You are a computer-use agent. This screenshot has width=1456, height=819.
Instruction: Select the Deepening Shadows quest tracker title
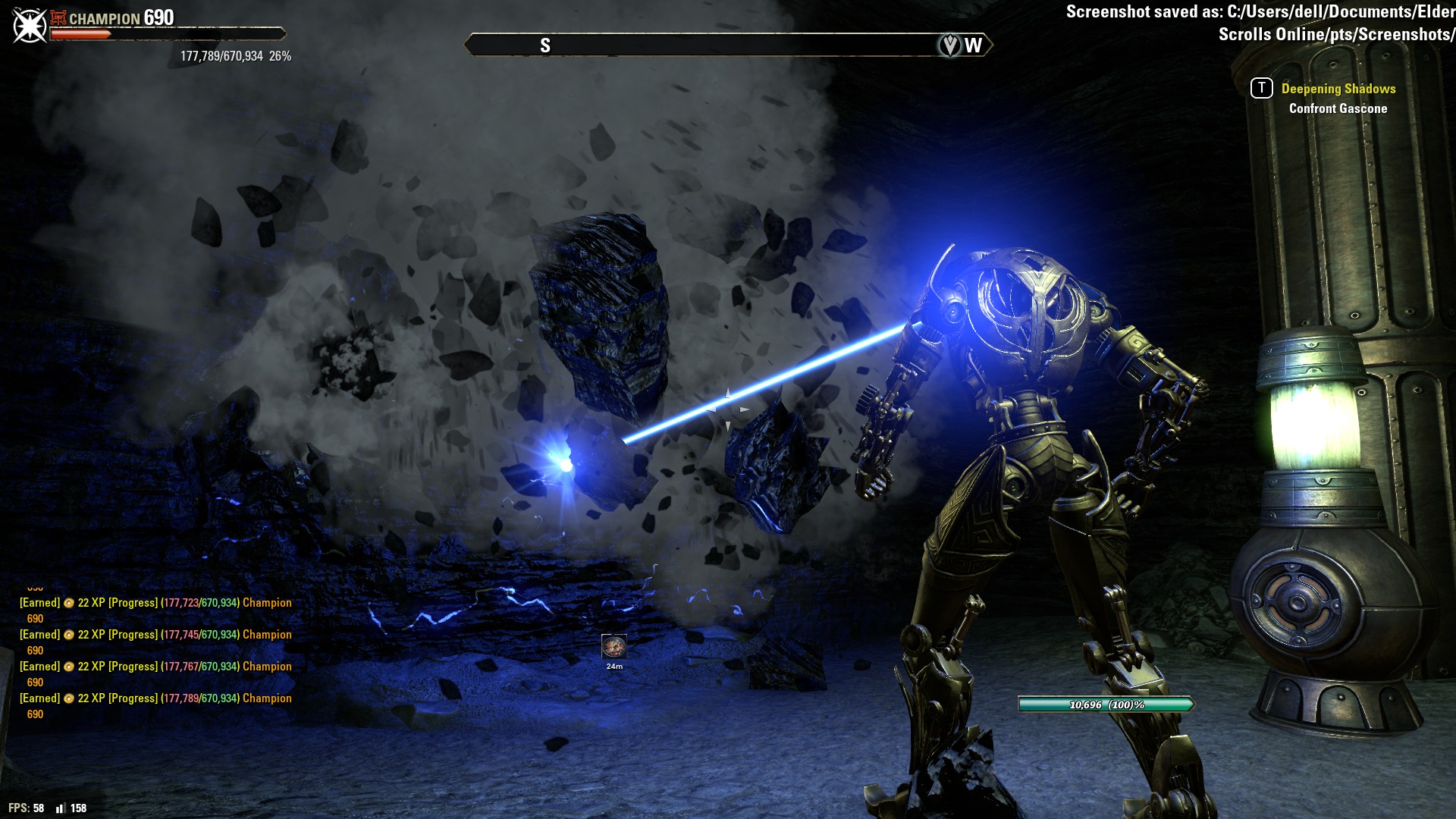tap(1338, 89)
